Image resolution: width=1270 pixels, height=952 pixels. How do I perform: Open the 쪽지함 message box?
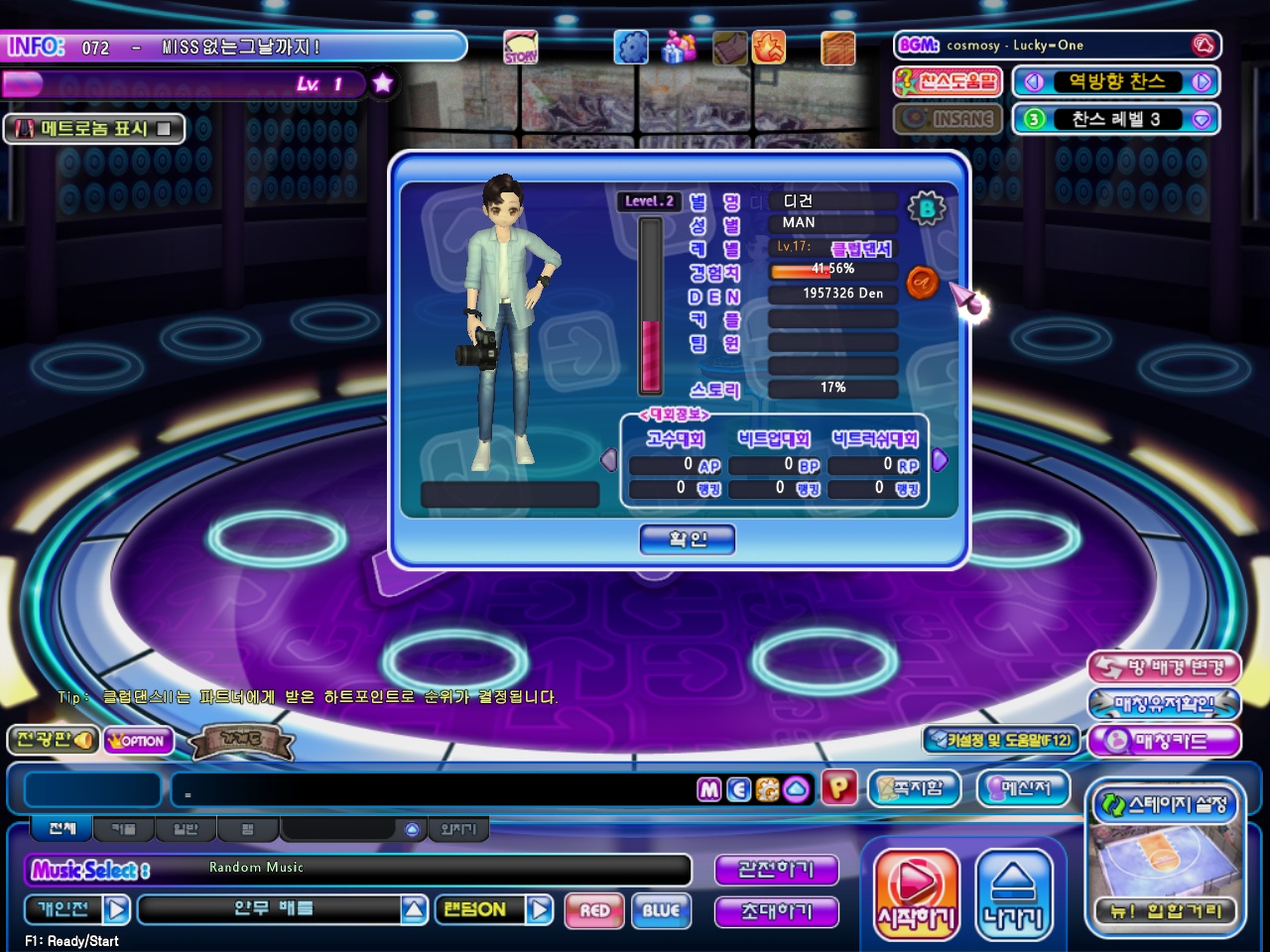click(914, 788)
